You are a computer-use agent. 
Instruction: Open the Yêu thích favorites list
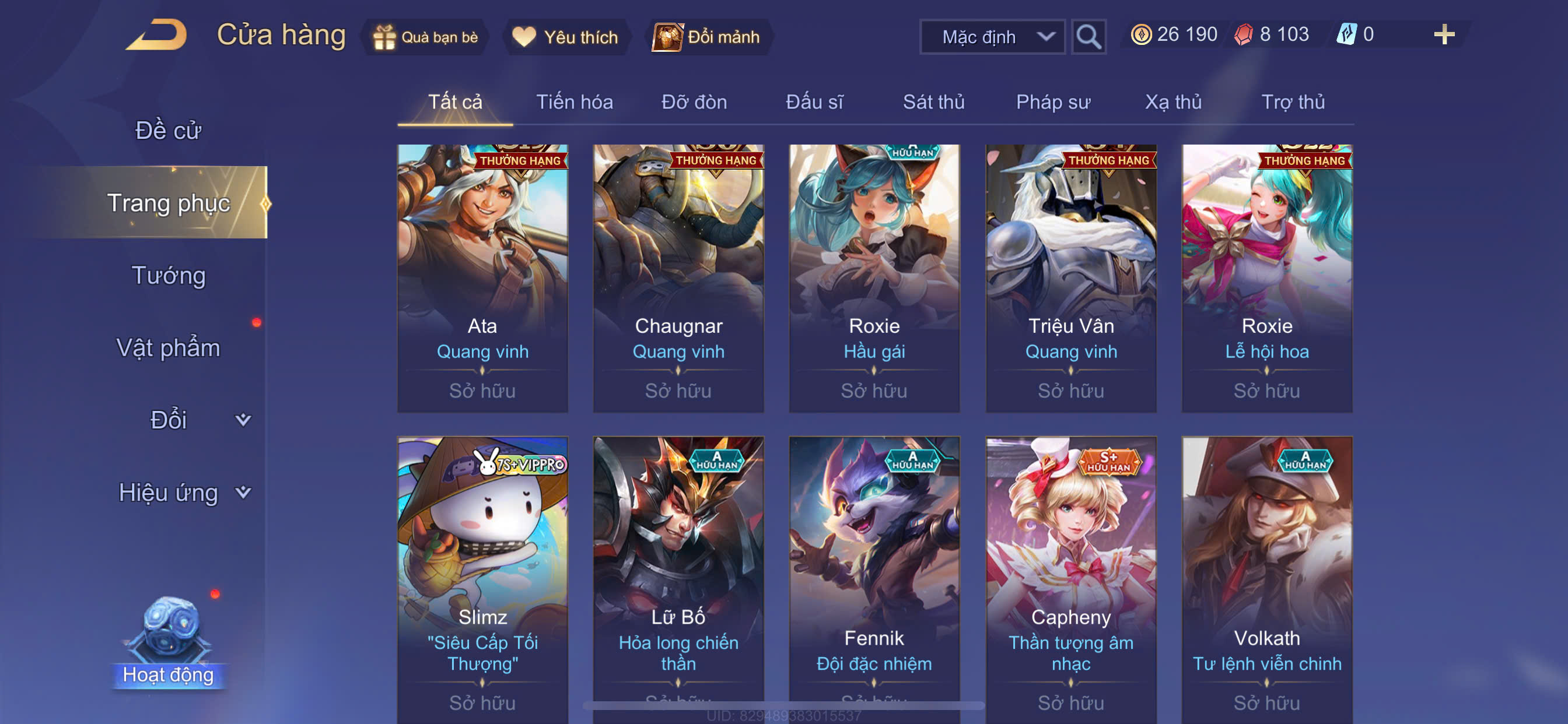(x=565, y=37)
